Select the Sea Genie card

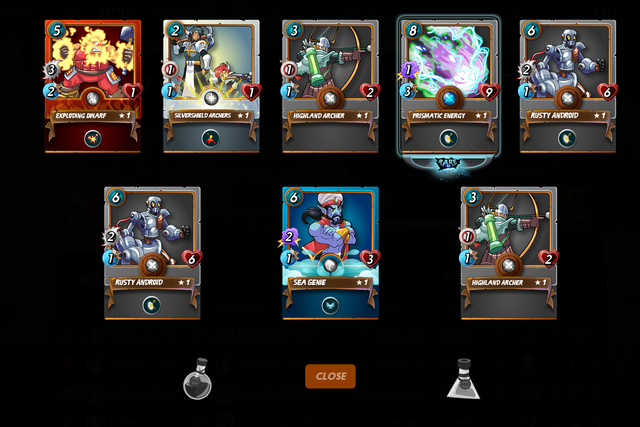pos(330,252)
